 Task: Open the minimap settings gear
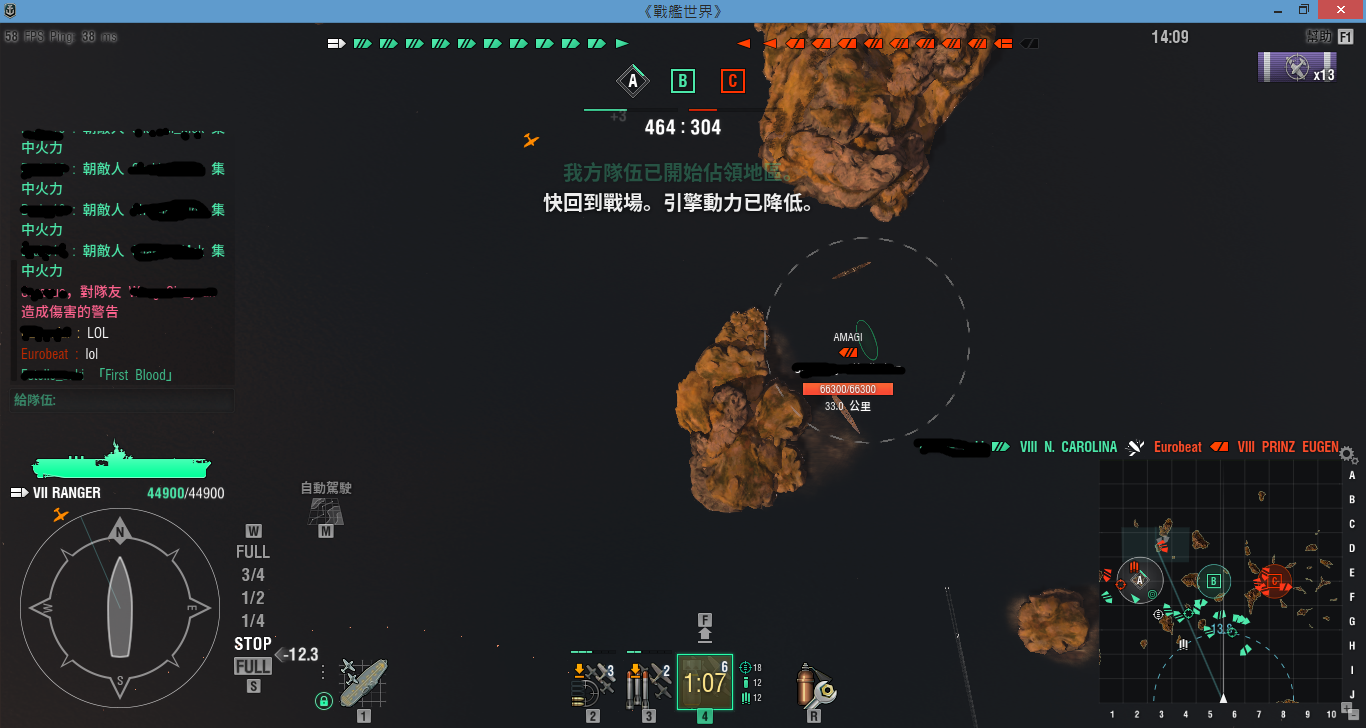(x=1347, y=453)
